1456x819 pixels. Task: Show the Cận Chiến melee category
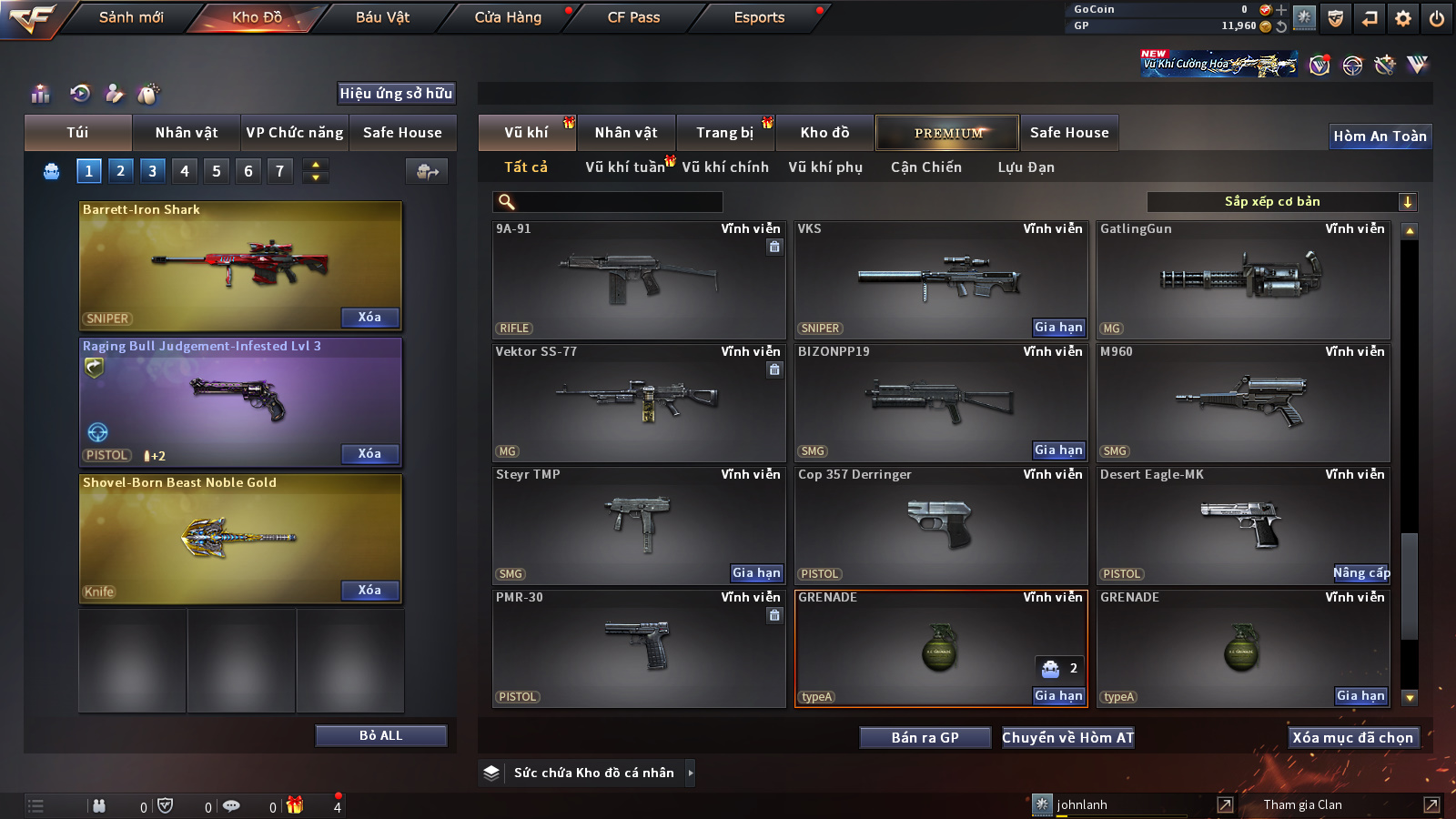tap(925, 167)
